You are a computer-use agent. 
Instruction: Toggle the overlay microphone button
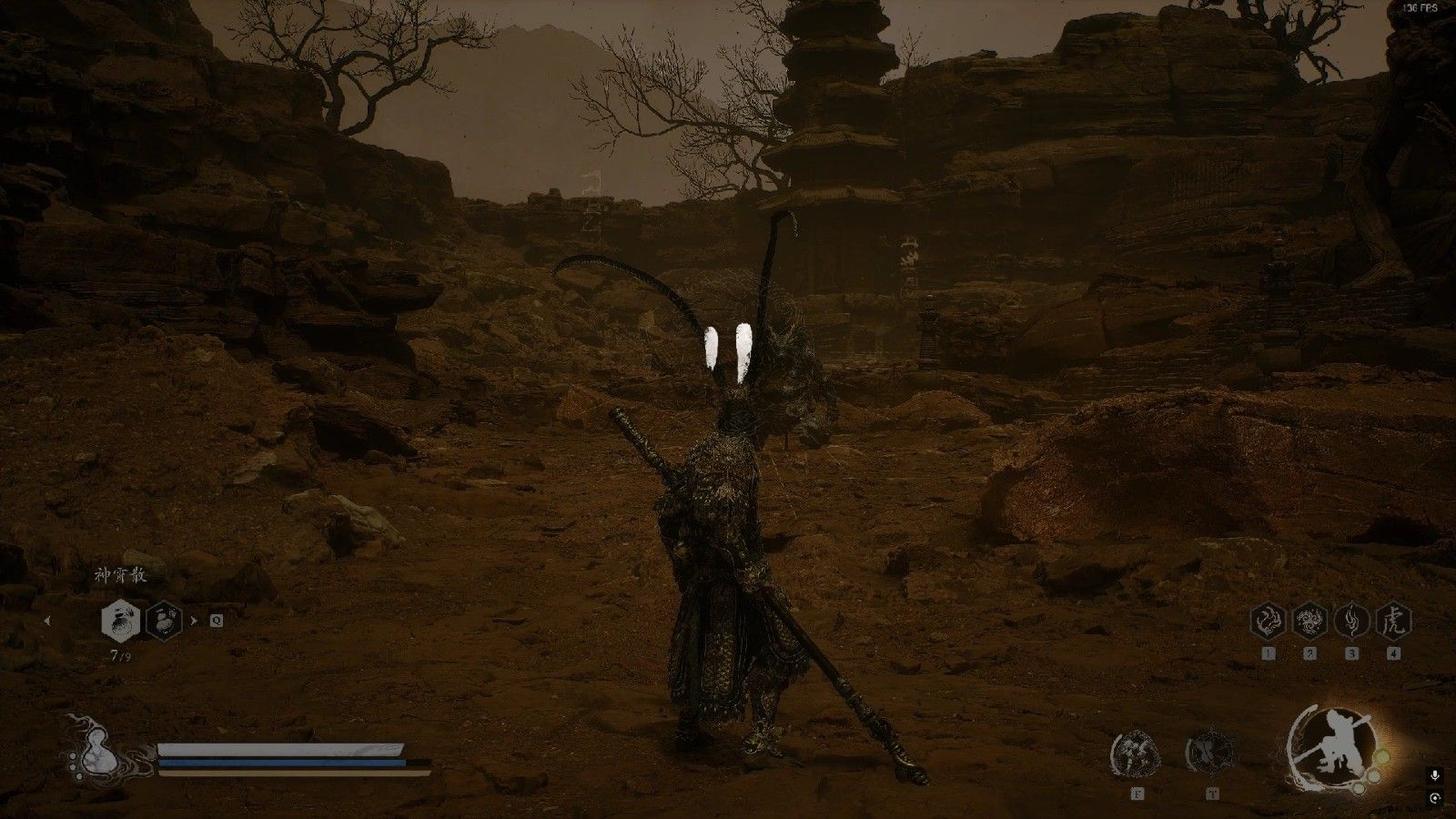click(1435, 775)
